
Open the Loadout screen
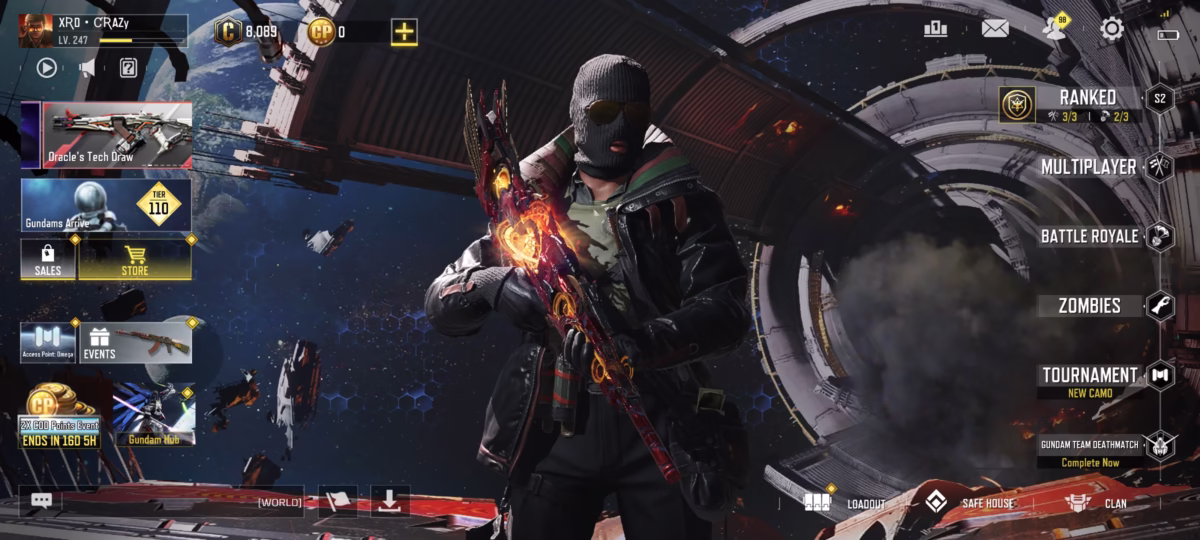click(846, 503)
